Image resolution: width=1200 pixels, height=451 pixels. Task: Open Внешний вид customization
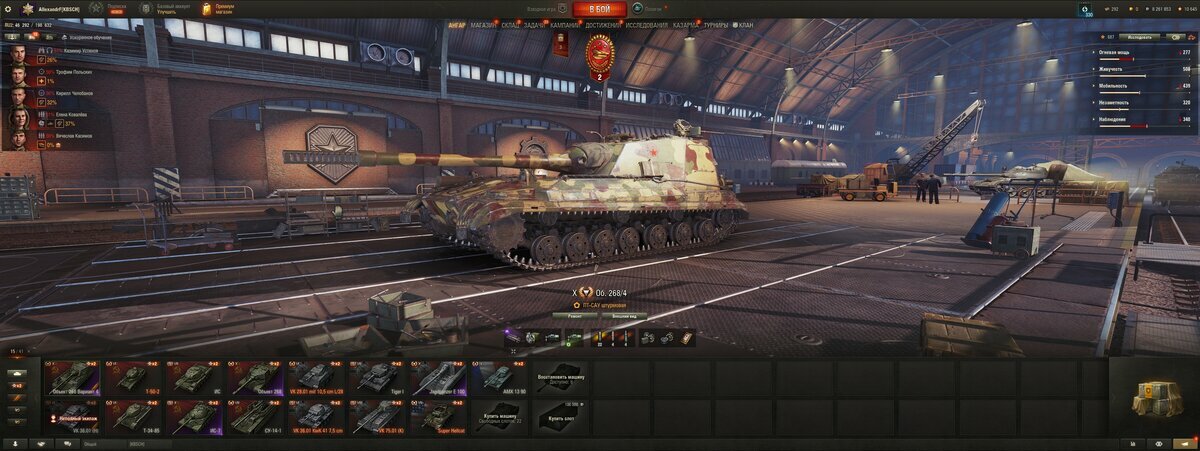click(x=630, y=315)
